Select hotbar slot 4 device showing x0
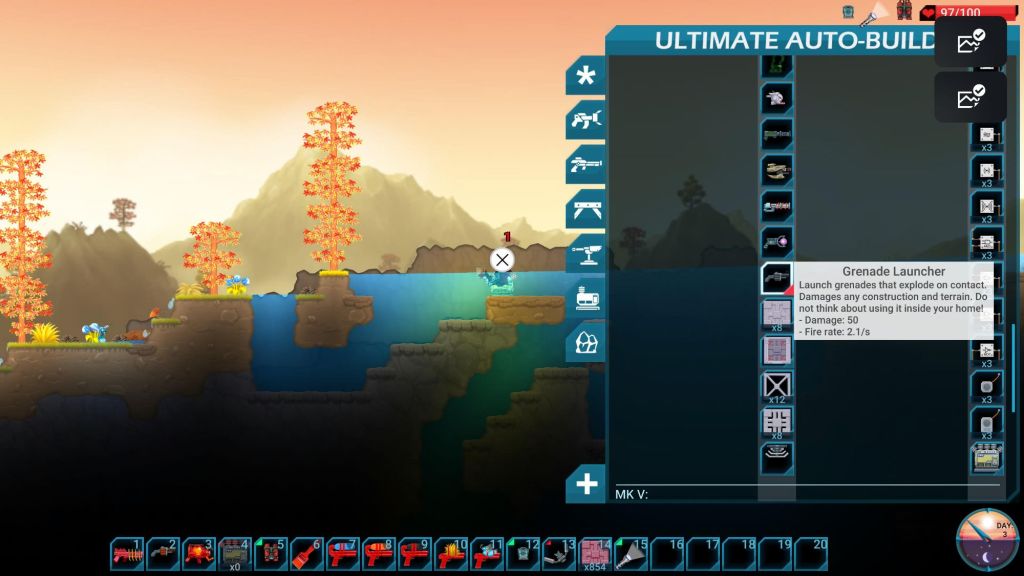Screen dimensions: 1024x576 [x=235, y=554]
